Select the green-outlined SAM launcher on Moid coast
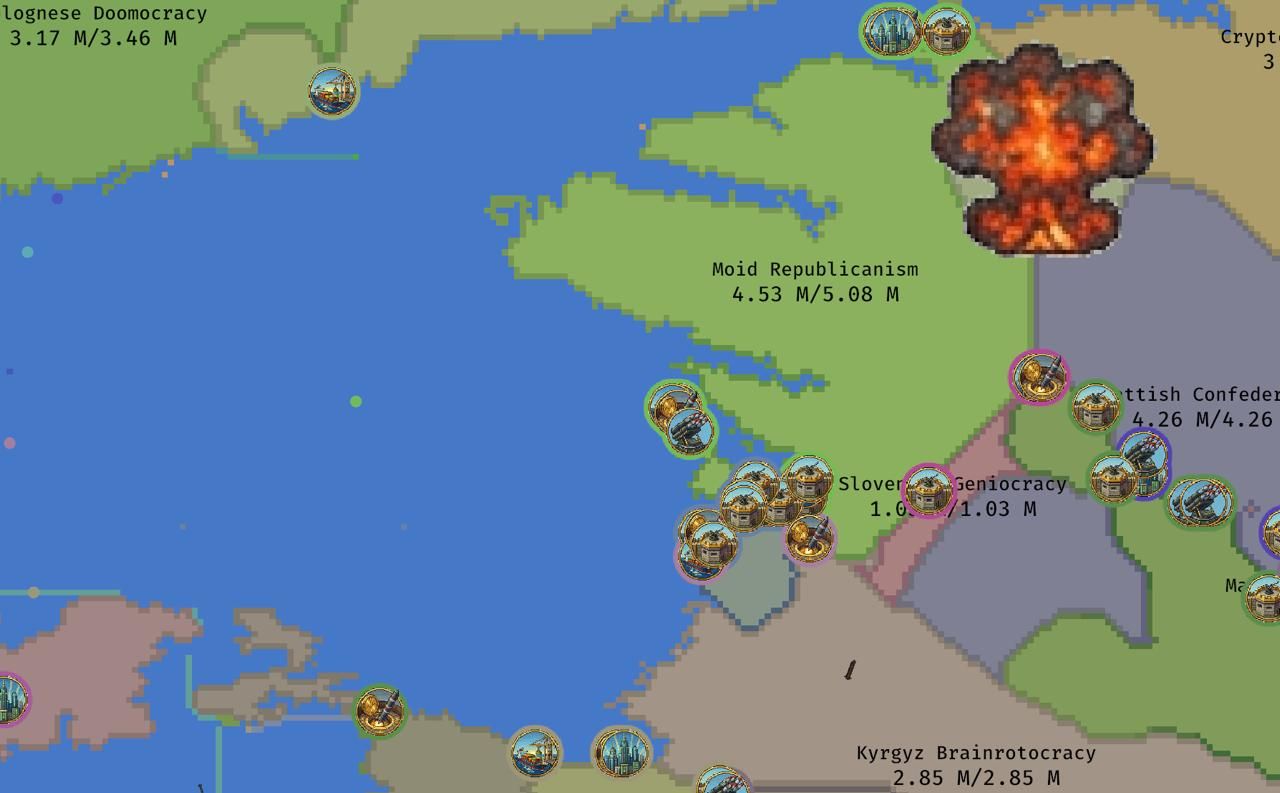 click(690, 430)
